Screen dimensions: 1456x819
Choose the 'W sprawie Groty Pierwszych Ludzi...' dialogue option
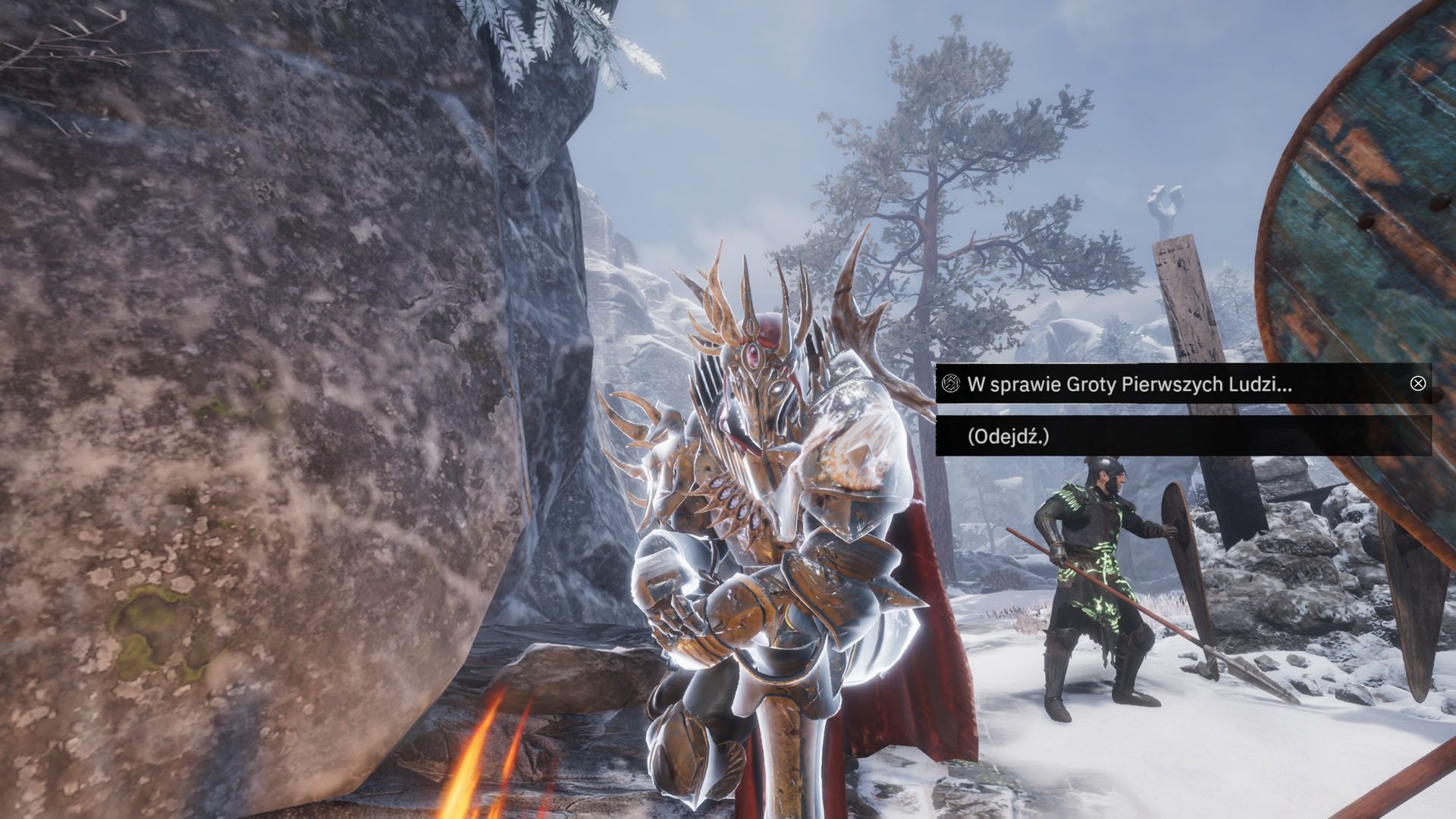[x=1128, y=384]
